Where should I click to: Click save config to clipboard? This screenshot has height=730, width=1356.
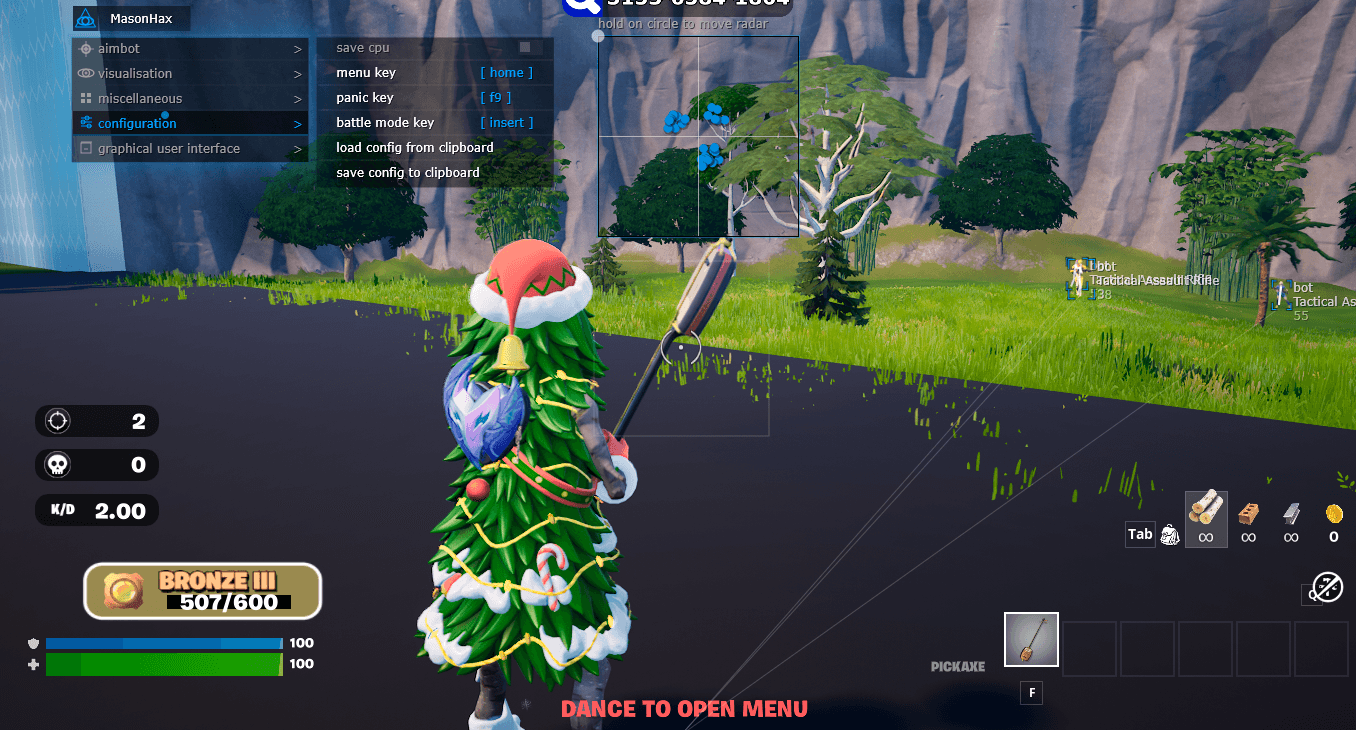(x=410, y=172)
